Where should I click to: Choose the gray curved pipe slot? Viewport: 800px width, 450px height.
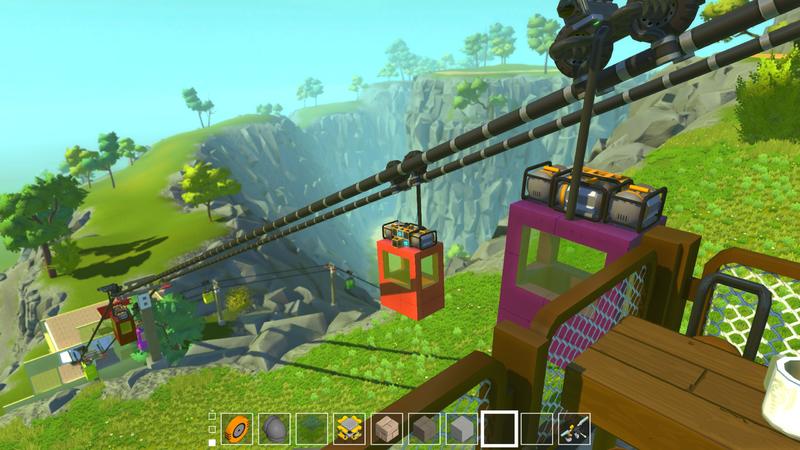point(274,429)
